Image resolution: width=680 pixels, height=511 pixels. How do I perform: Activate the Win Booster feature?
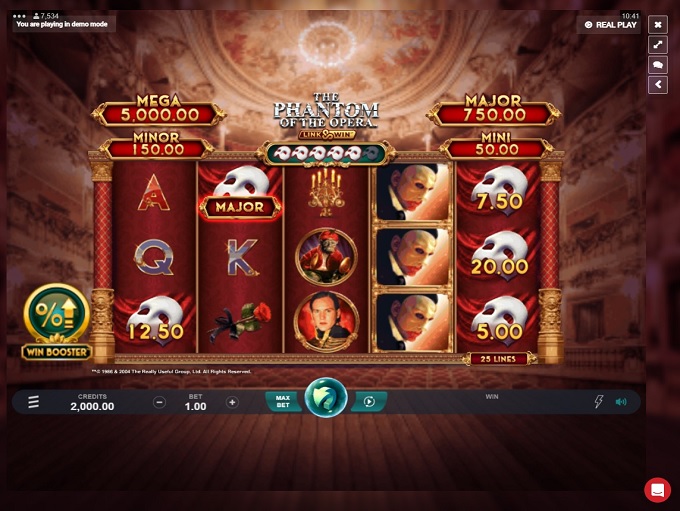click(x=57, y=321)
